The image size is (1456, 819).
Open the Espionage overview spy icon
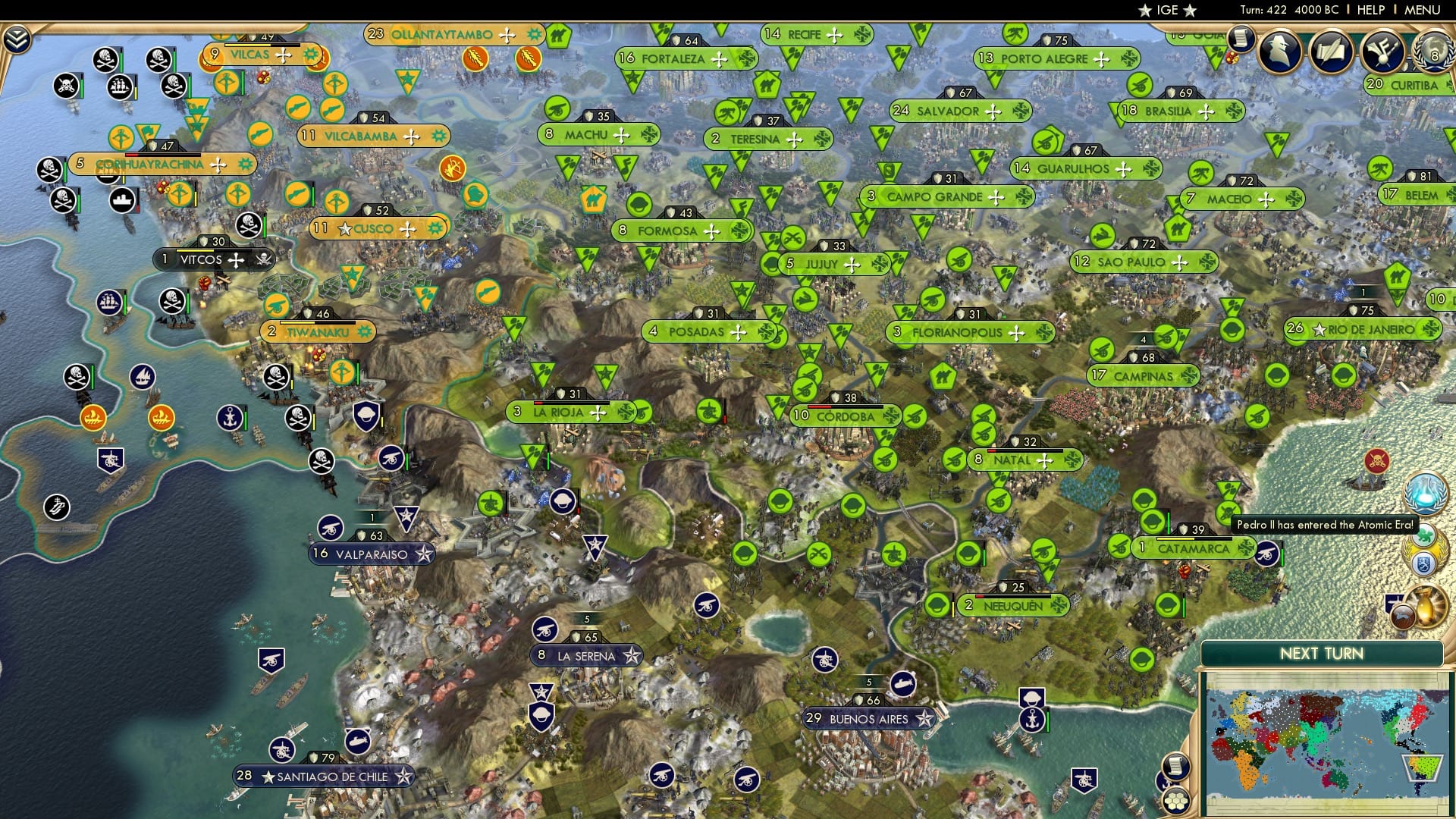1279,51
